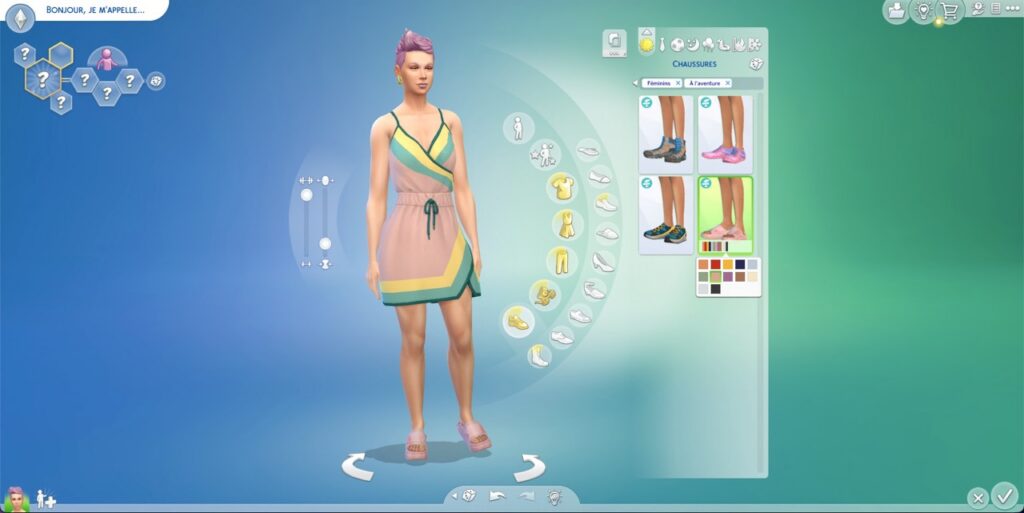Open the yellow dress full-body outfit category
Screen dimensions: 1024x513
click(x=566, y=224)
